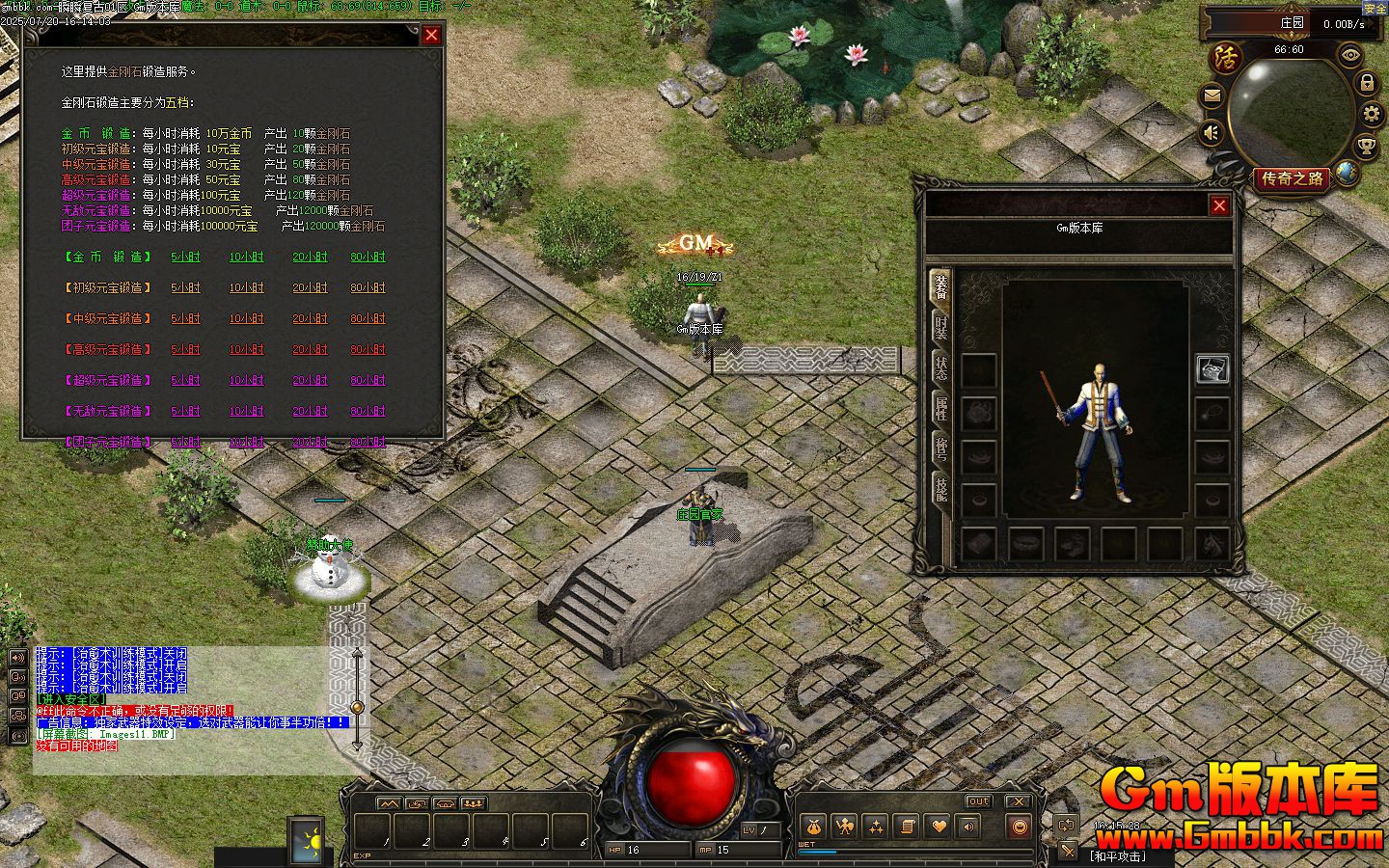The height and width of the screenshot is (868, 1389).
Task: Show the 技能 tab
Action: [x=940, y=490]
